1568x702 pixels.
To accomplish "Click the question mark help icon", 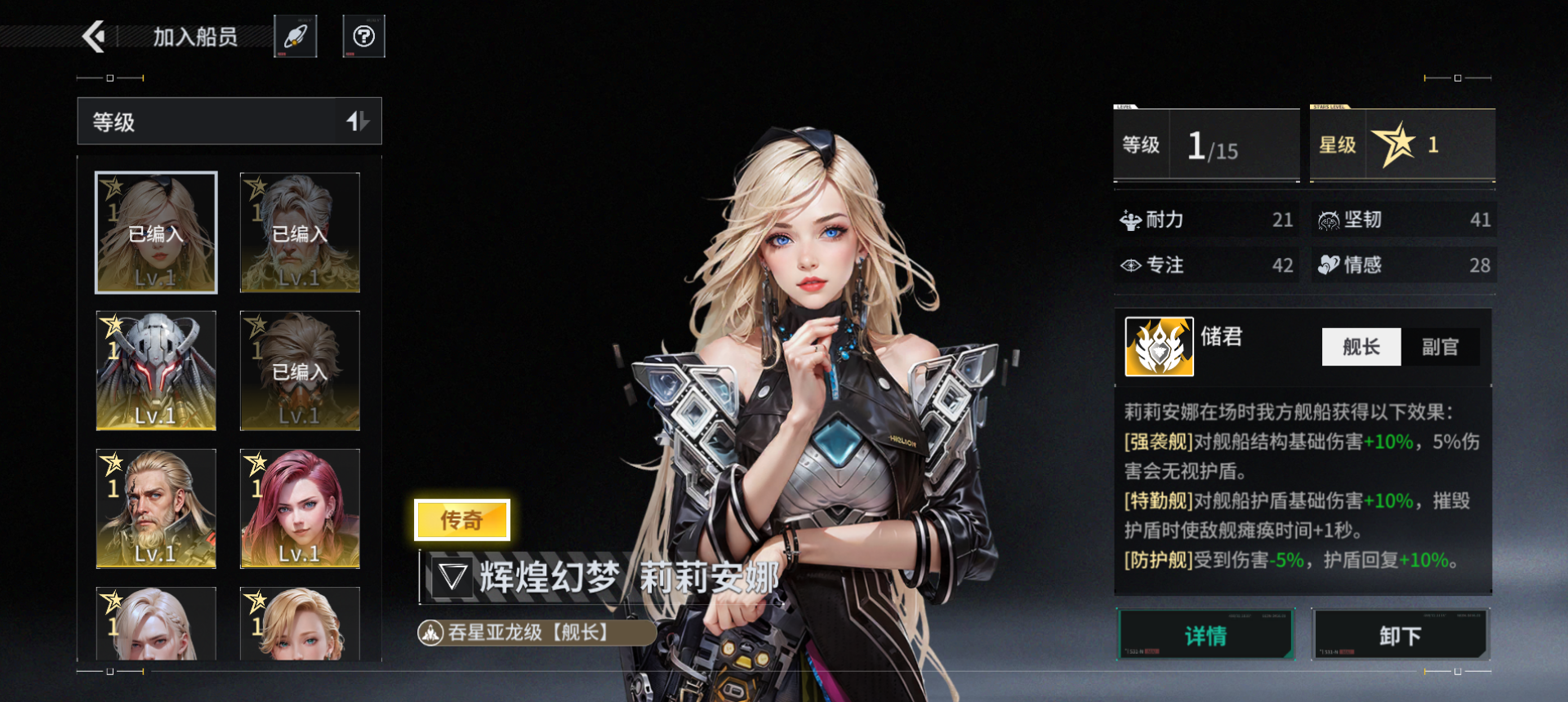I will [x=363, y=35].
